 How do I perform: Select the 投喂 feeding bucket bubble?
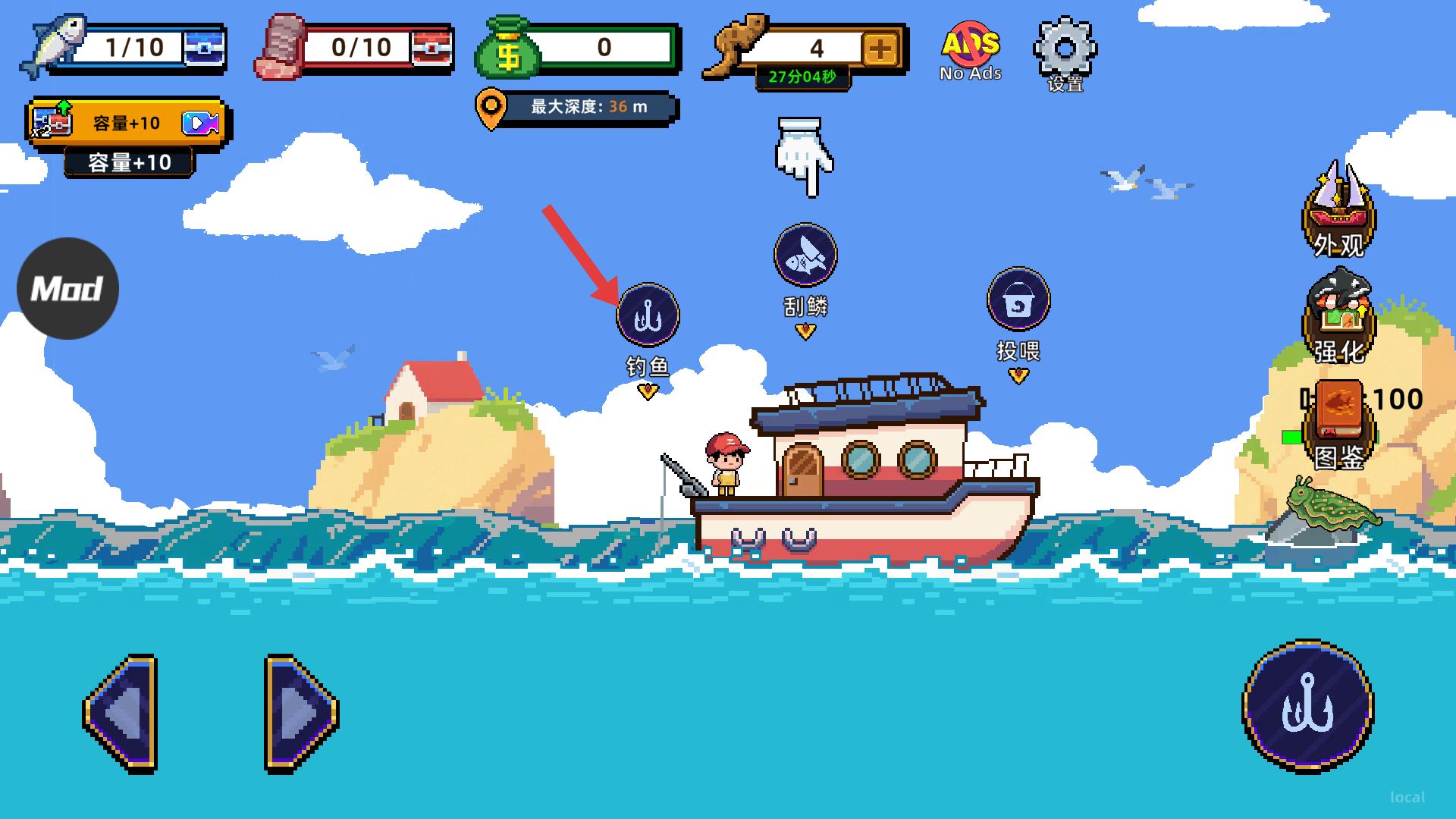(1018, 300)
